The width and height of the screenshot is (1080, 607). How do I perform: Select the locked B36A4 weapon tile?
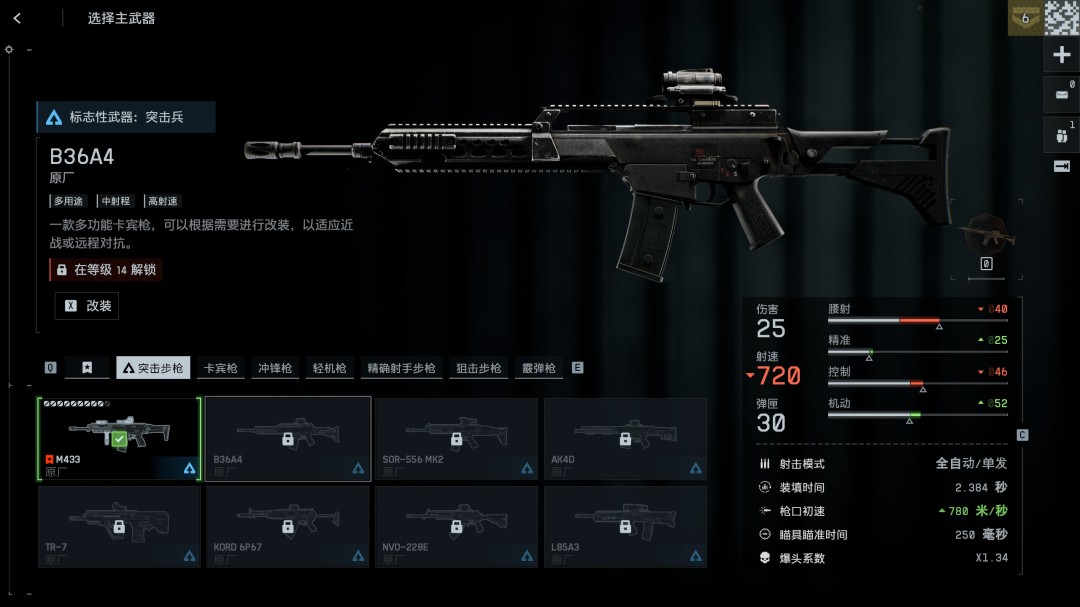point(288,438)
